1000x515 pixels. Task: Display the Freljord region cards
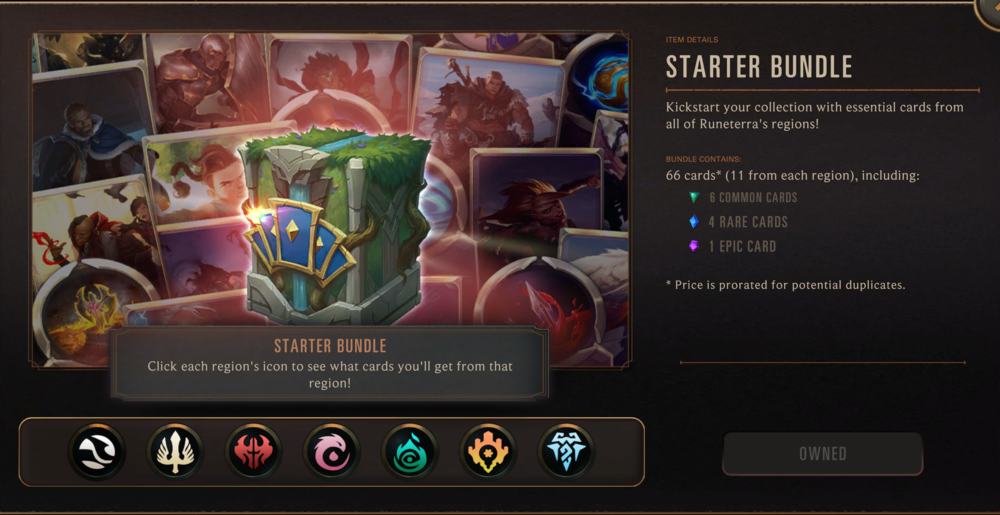pos(566,452)
